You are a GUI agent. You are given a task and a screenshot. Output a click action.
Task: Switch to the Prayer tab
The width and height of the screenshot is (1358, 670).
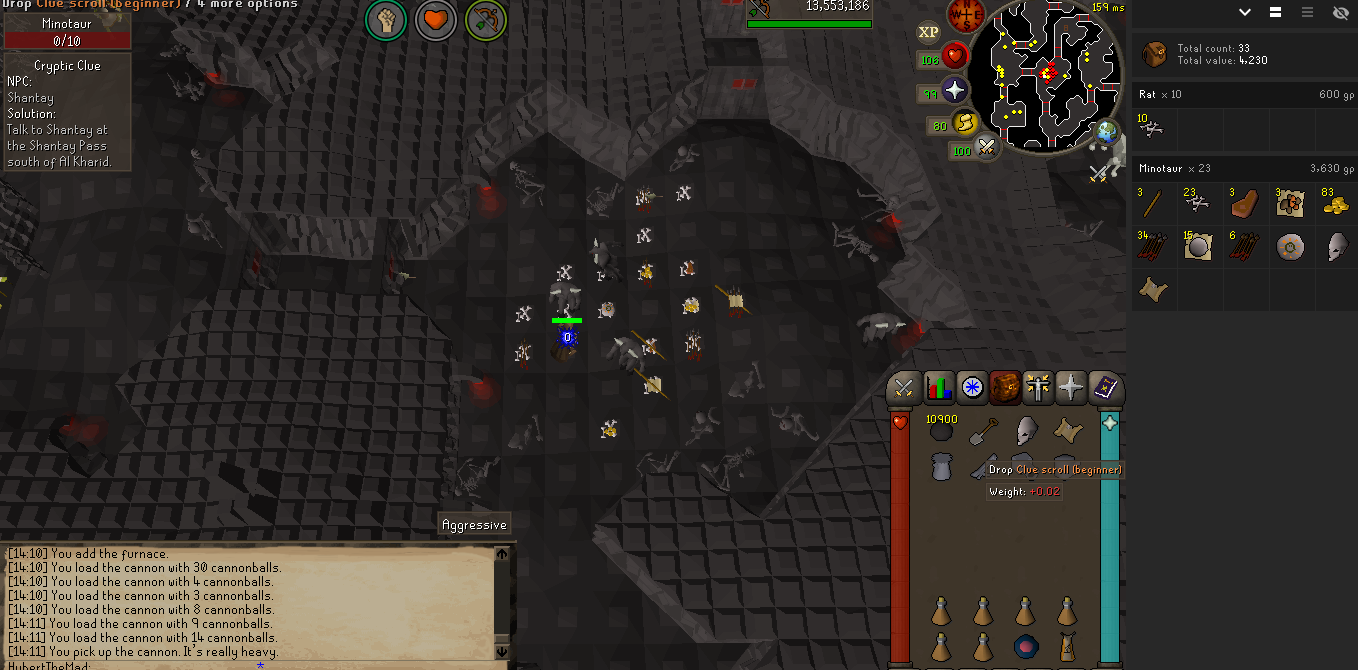[x=1071, y=388]
